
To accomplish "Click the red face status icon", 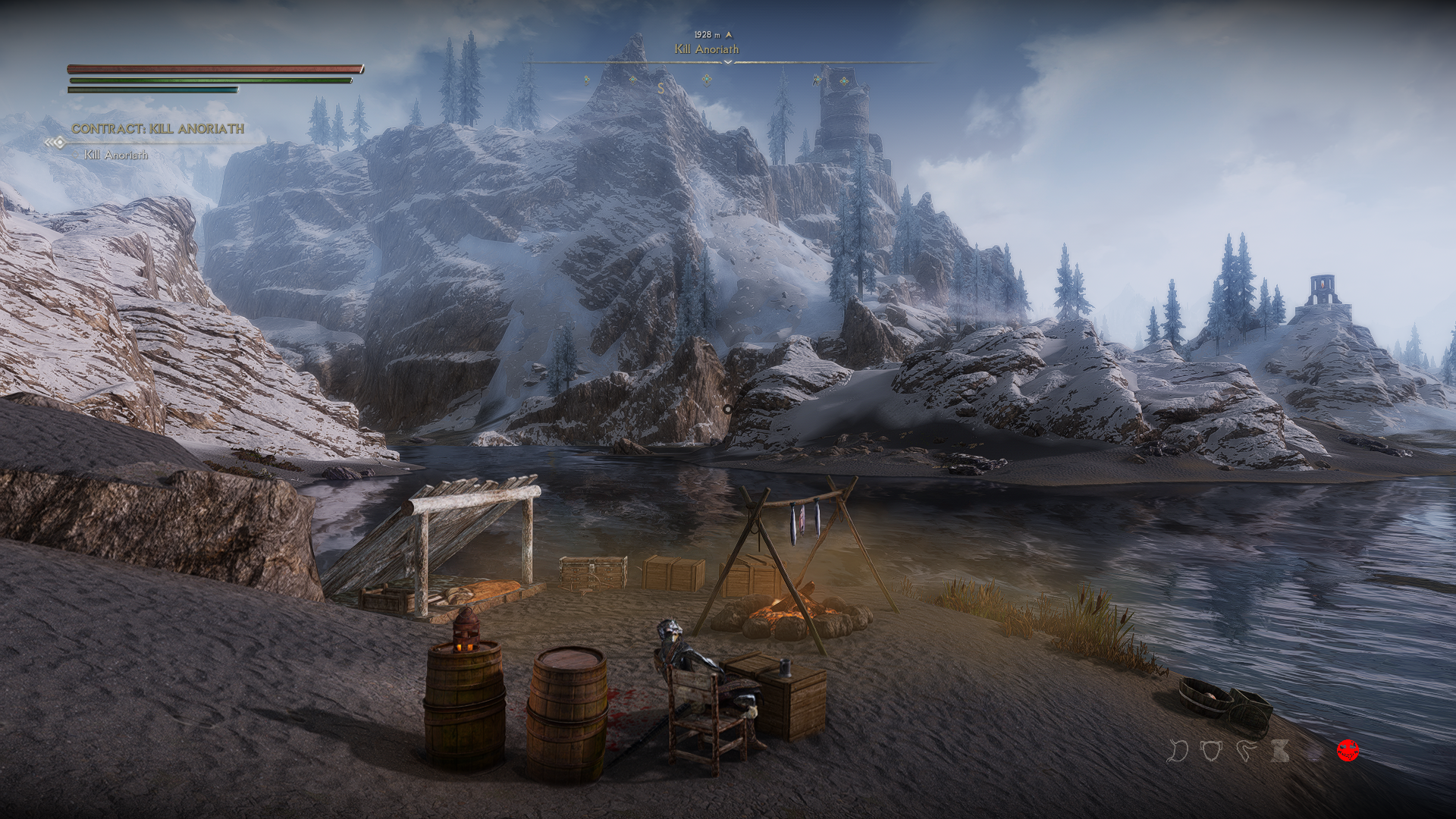I will [x=1348, y=751].
